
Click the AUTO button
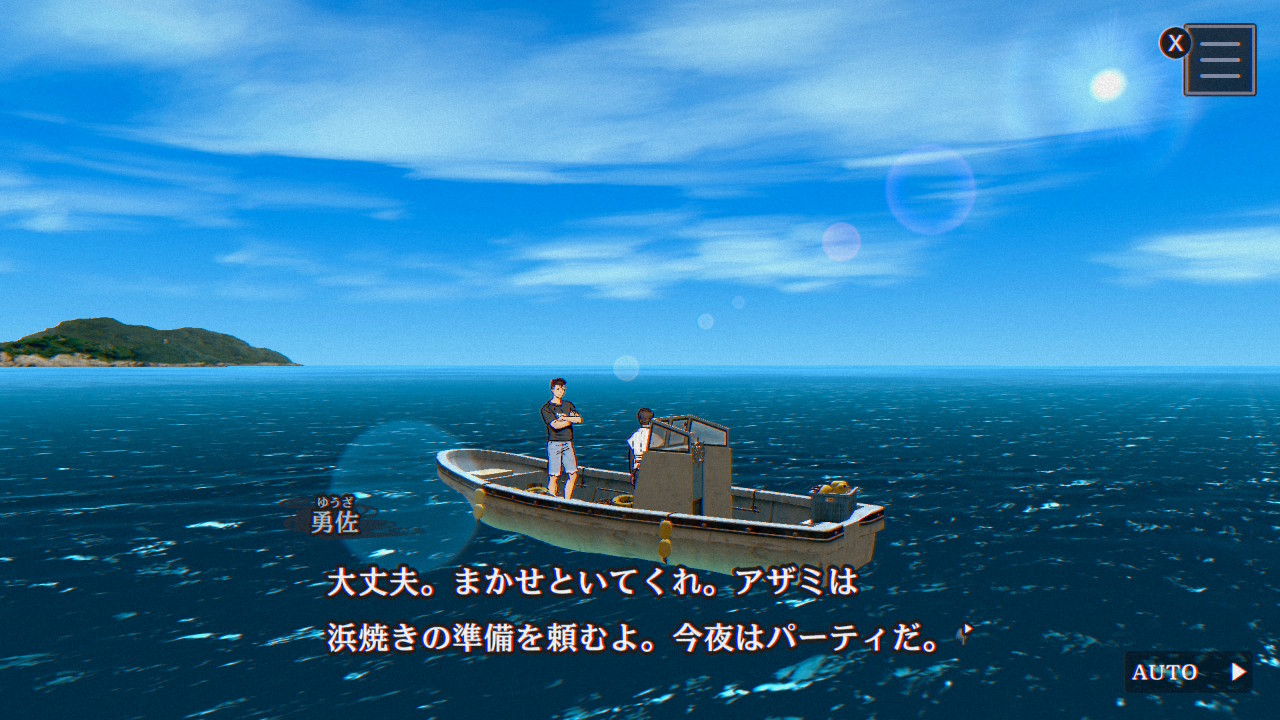(1165, 671)
